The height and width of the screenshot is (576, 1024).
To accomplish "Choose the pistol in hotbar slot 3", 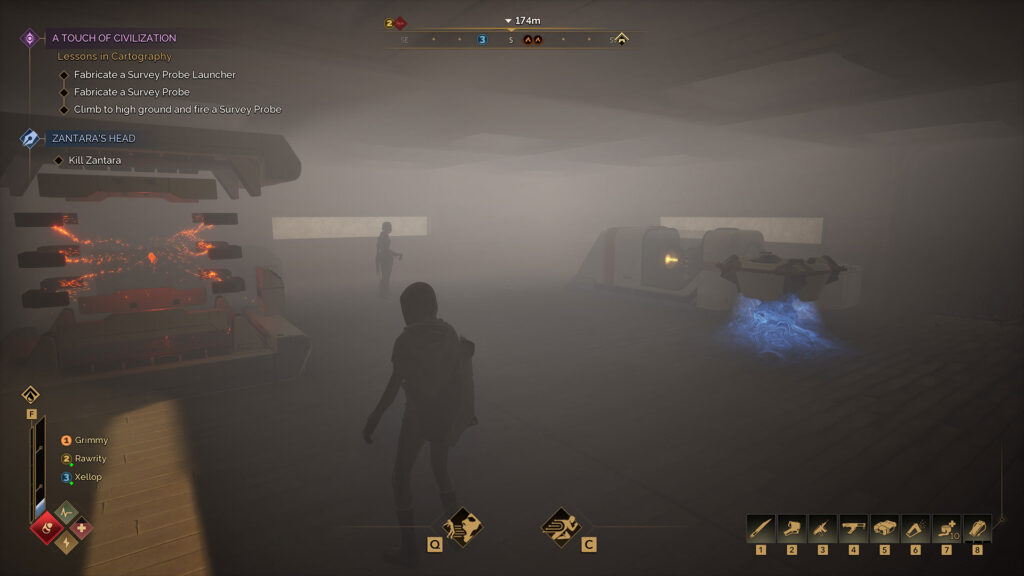I will coord(823,529).
